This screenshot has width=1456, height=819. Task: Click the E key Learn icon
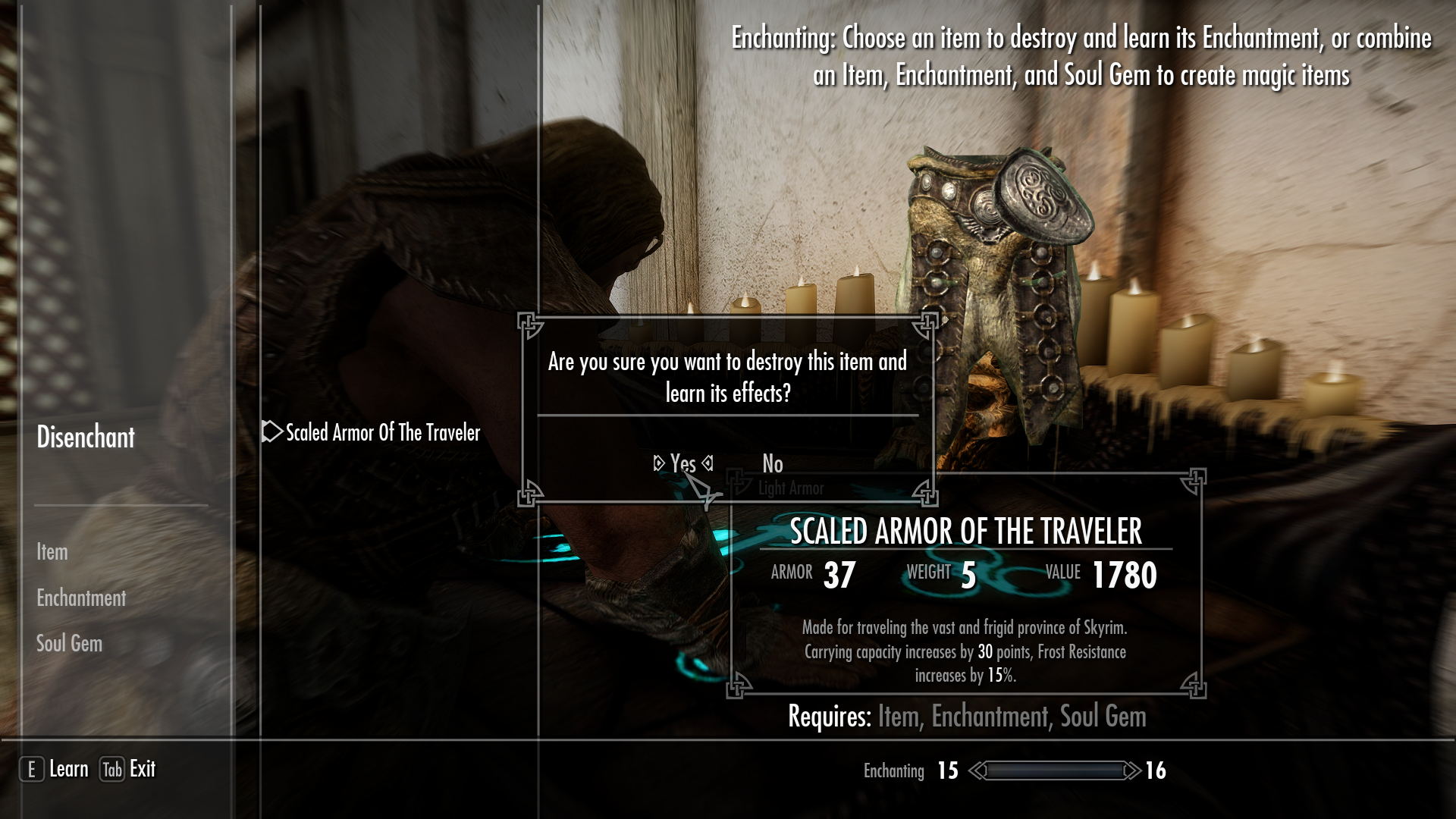pyautogui.click(x=32, y=769)
